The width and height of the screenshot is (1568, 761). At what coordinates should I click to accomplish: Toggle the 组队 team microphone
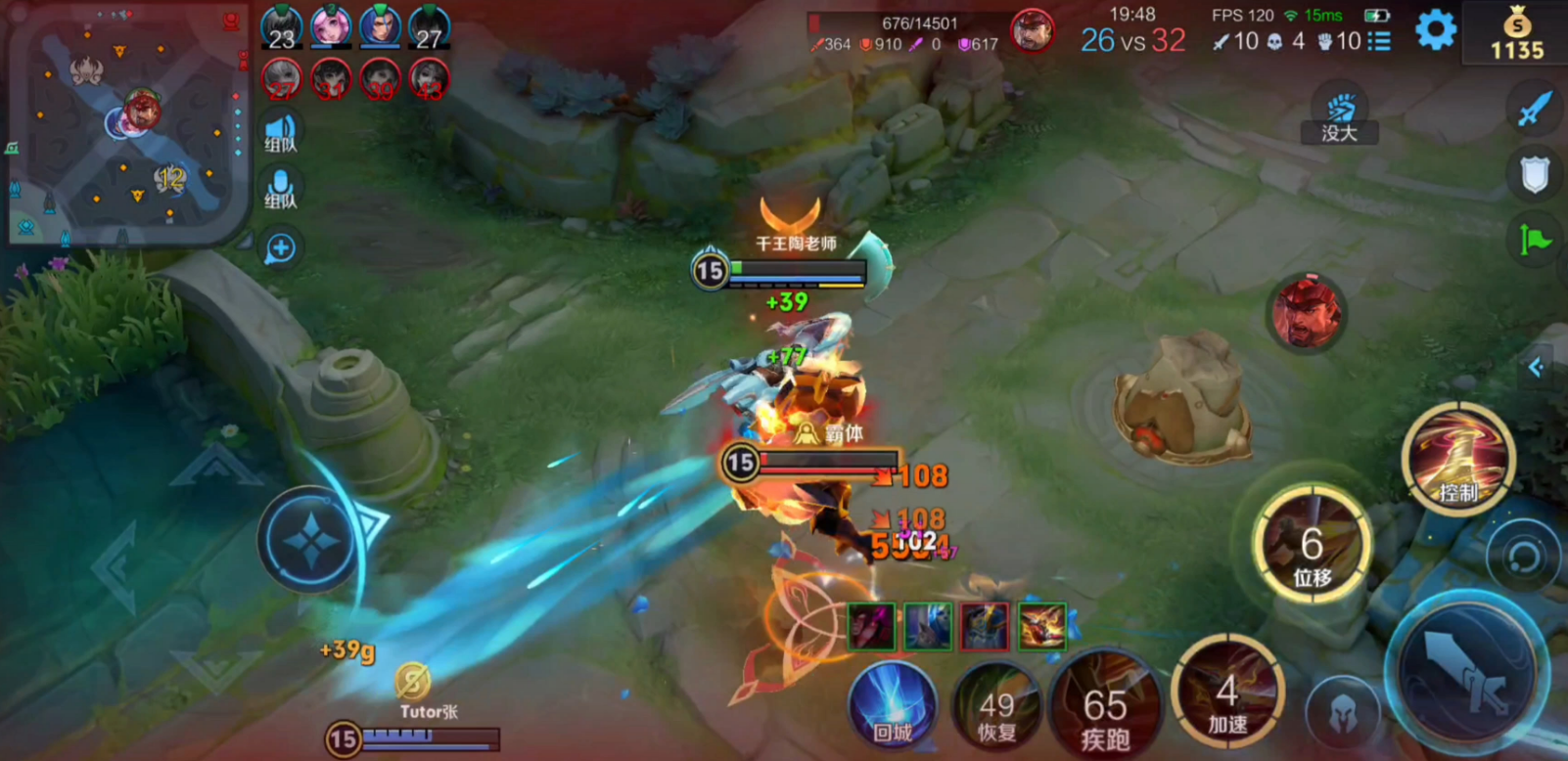click(281, 189)
